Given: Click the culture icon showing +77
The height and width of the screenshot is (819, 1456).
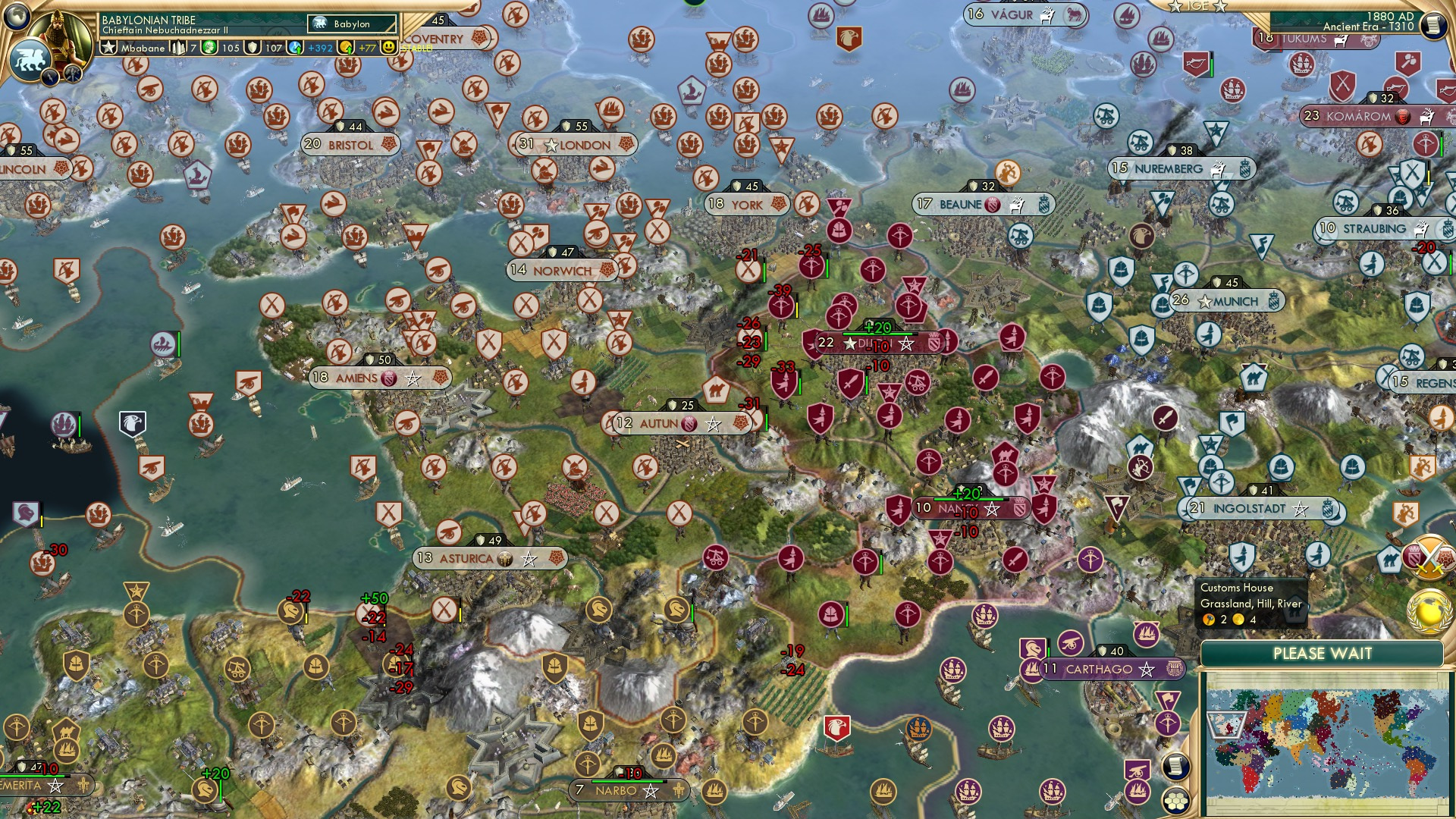Looking at the screenshot, I should (346, 48).
